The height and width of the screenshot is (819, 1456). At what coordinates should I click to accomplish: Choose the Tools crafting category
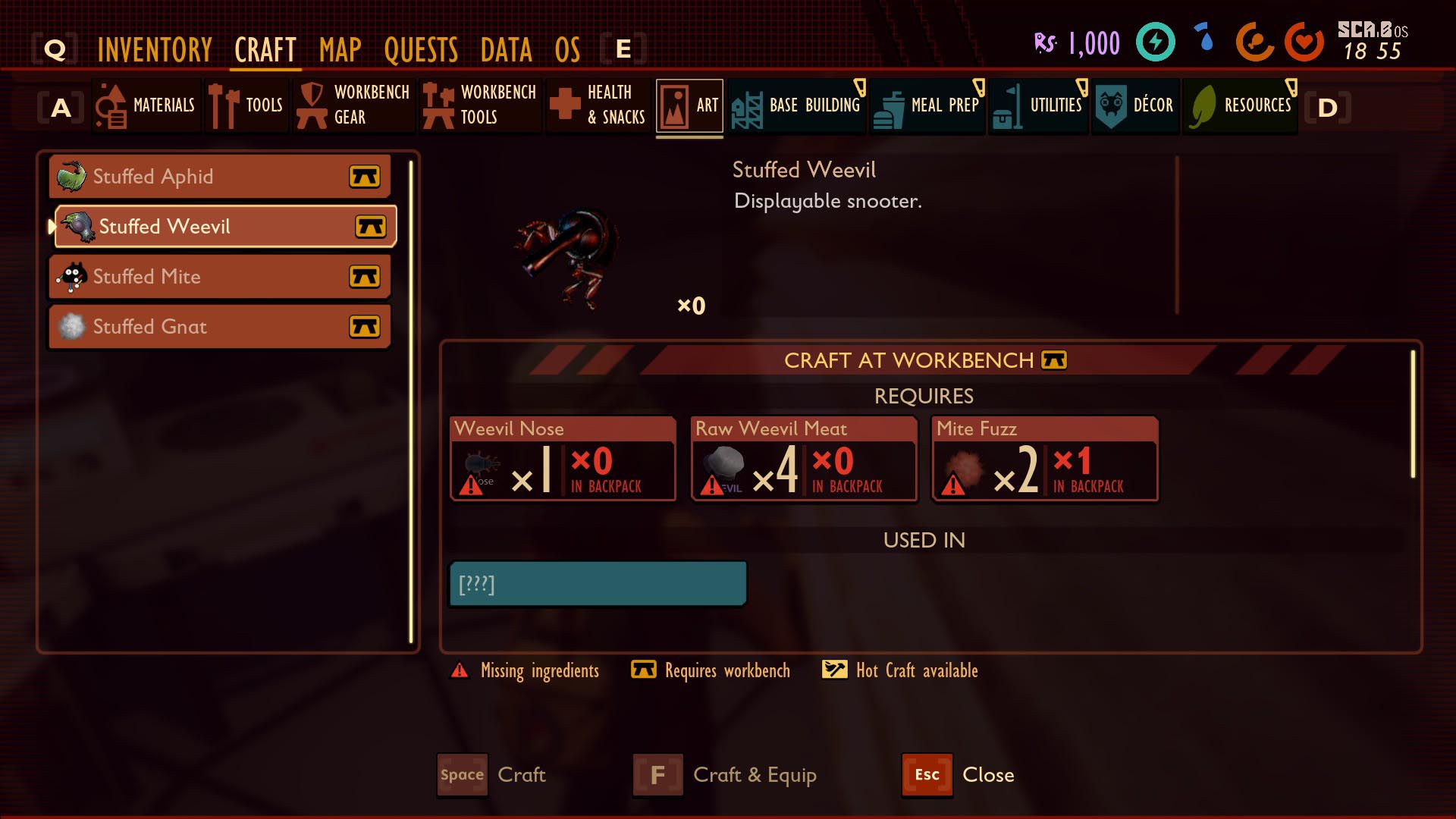246,105
